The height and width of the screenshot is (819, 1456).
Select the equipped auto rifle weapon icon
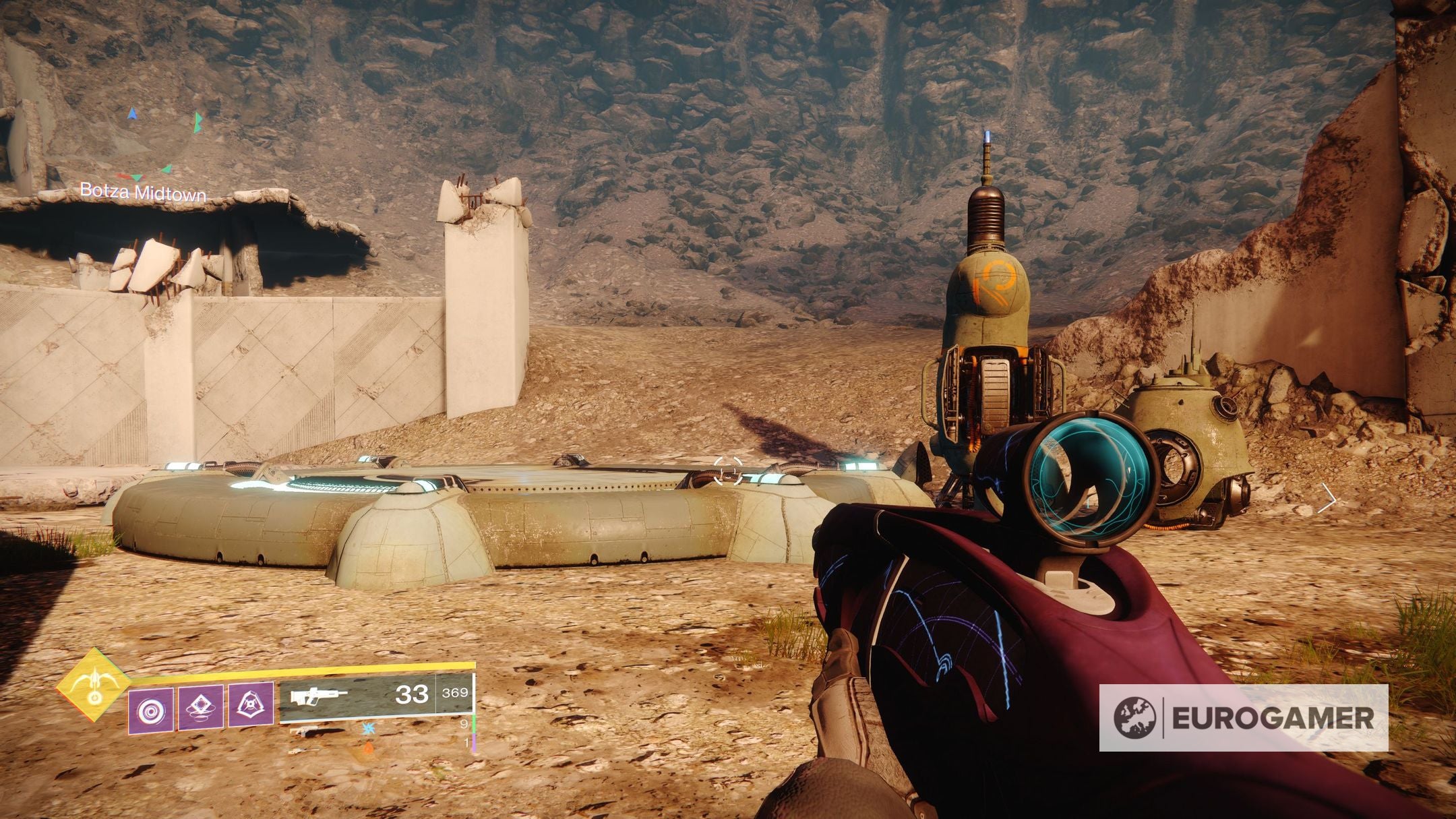click(319, 696)
